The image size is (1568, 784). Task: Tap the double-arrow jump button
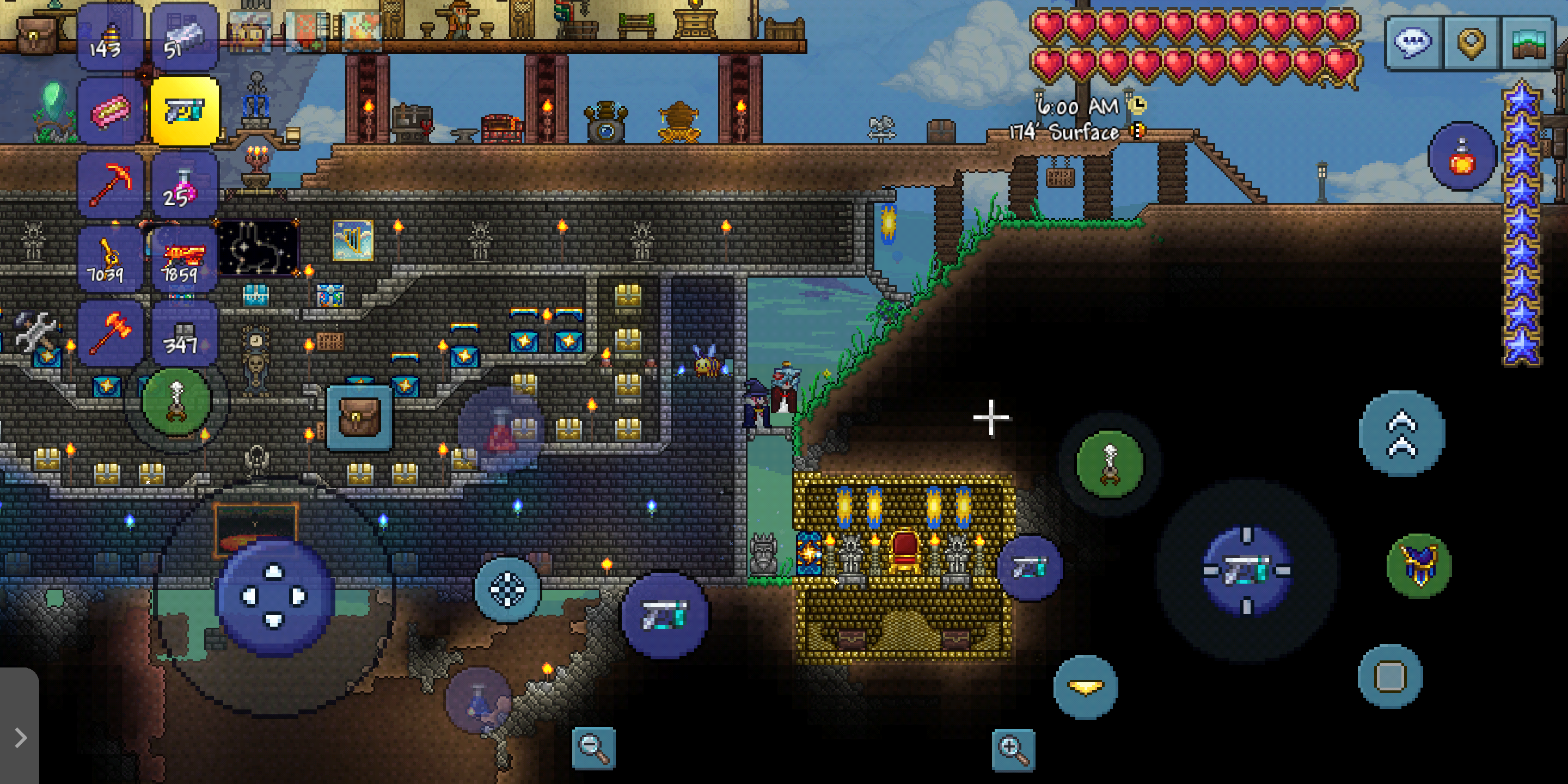tap(1401, 433)
